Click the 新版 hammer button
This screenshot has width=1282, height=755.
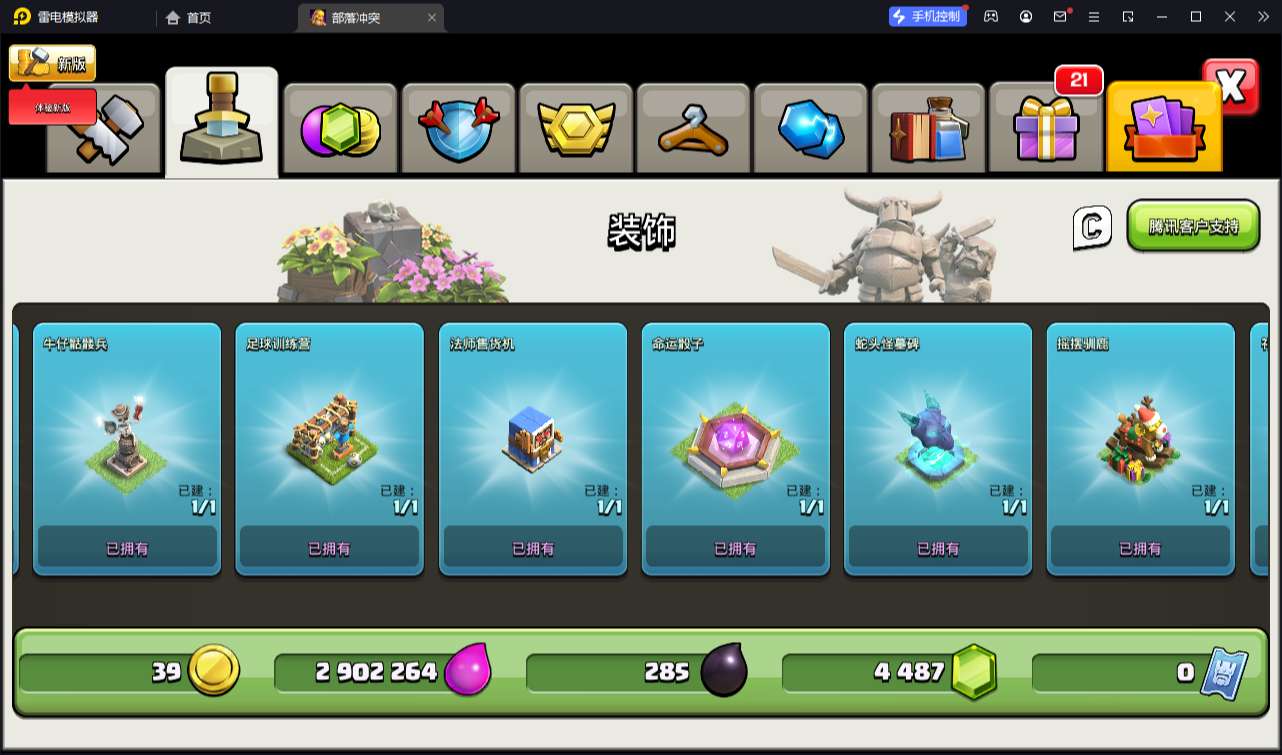[52, 63]
